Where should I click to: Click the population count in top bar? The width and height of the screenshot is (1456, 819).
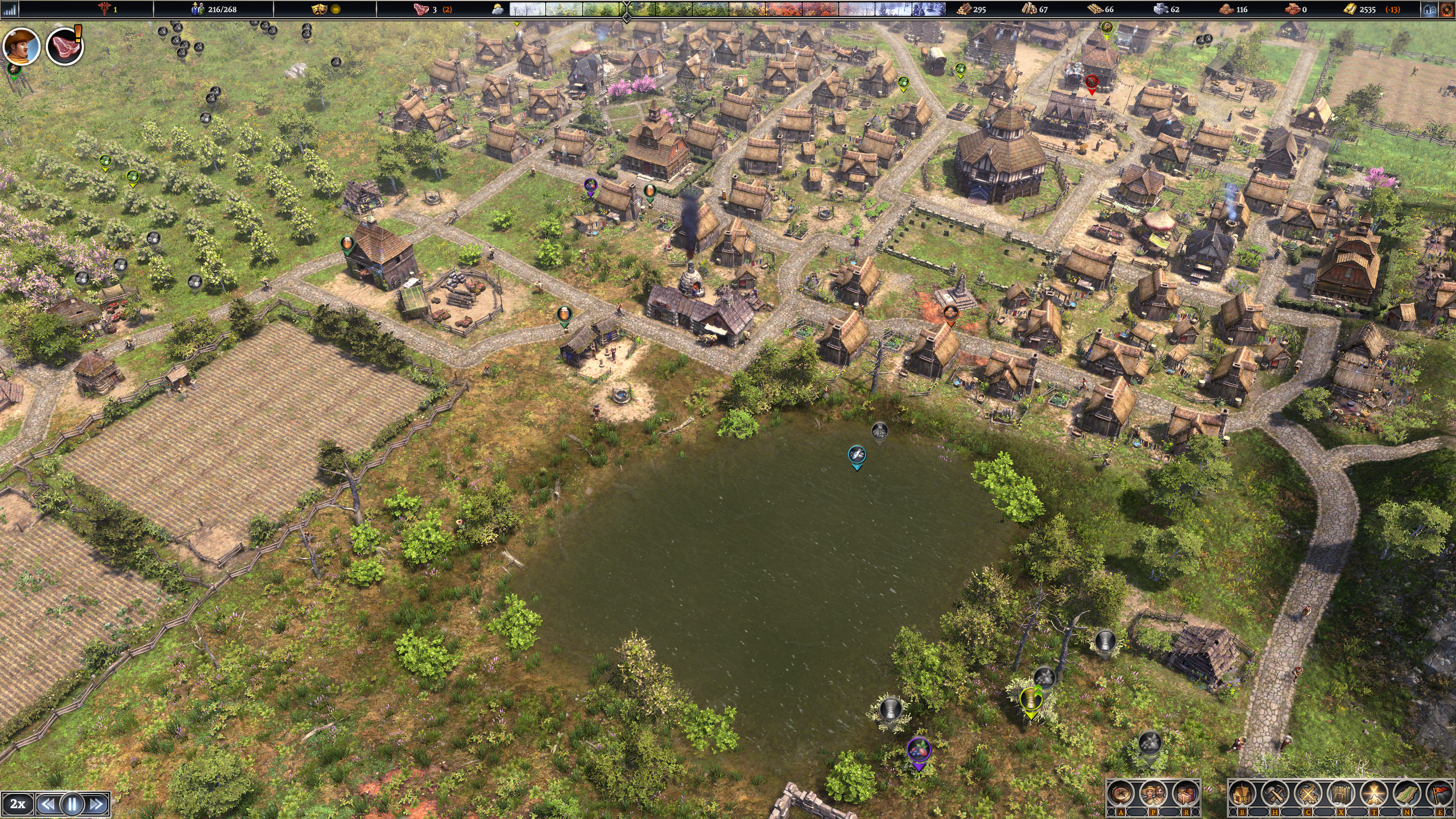tap(215, 9)
